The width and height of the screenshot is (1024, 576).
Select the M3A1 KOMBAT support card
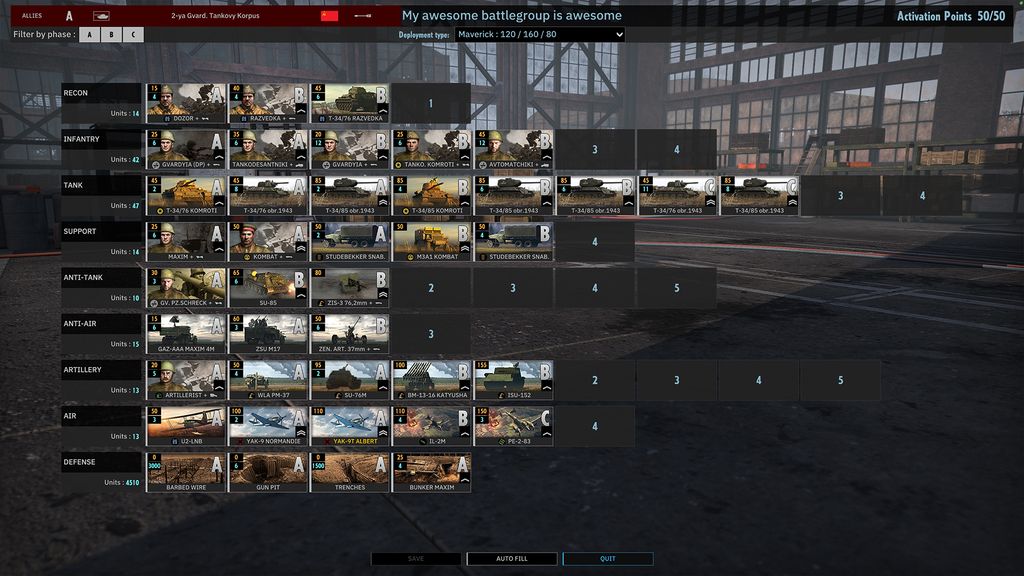[x=431, y=241]
